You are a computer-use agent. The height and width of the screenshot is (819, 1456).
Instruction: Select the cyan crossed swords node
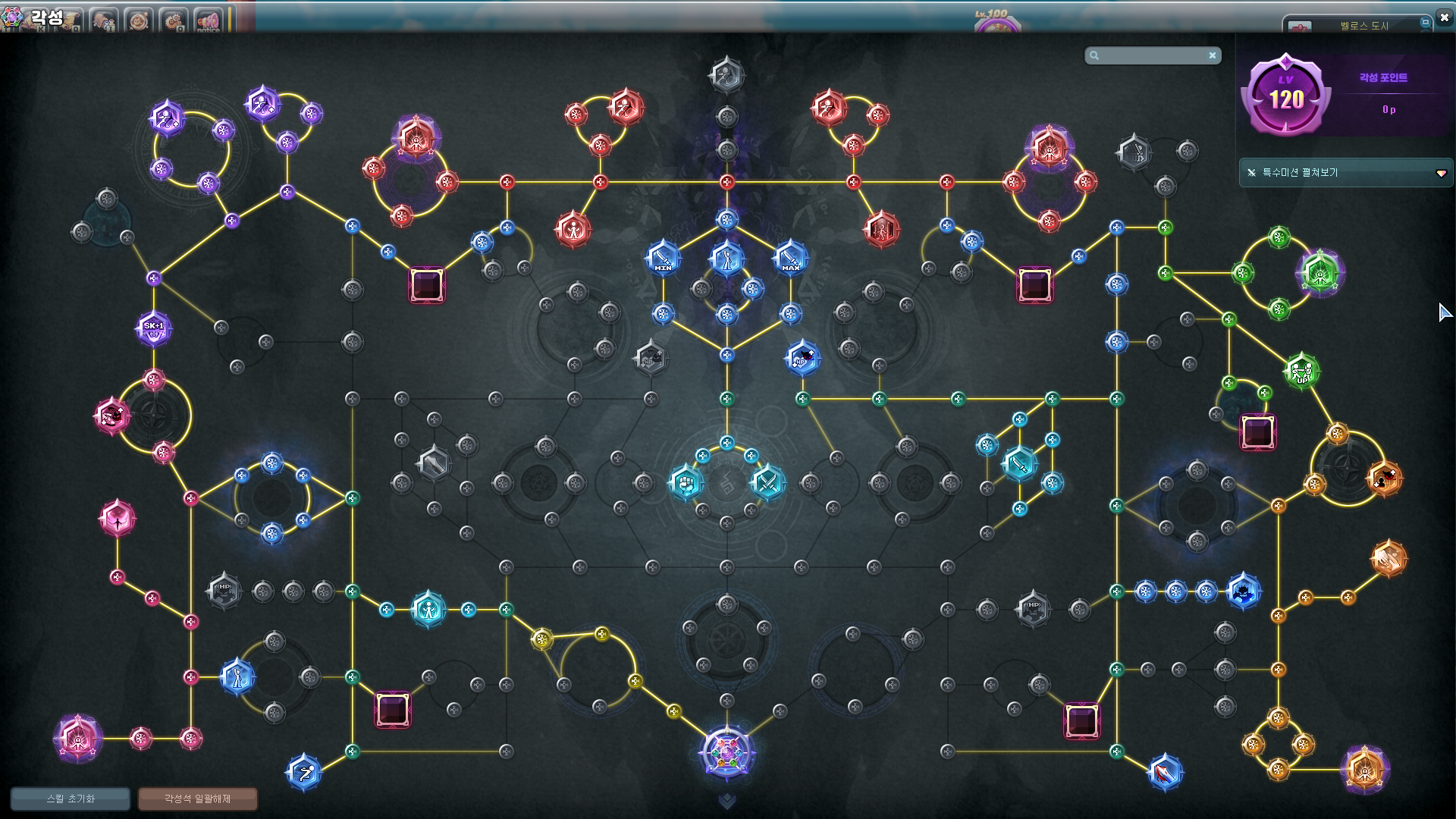coord(767,482)
